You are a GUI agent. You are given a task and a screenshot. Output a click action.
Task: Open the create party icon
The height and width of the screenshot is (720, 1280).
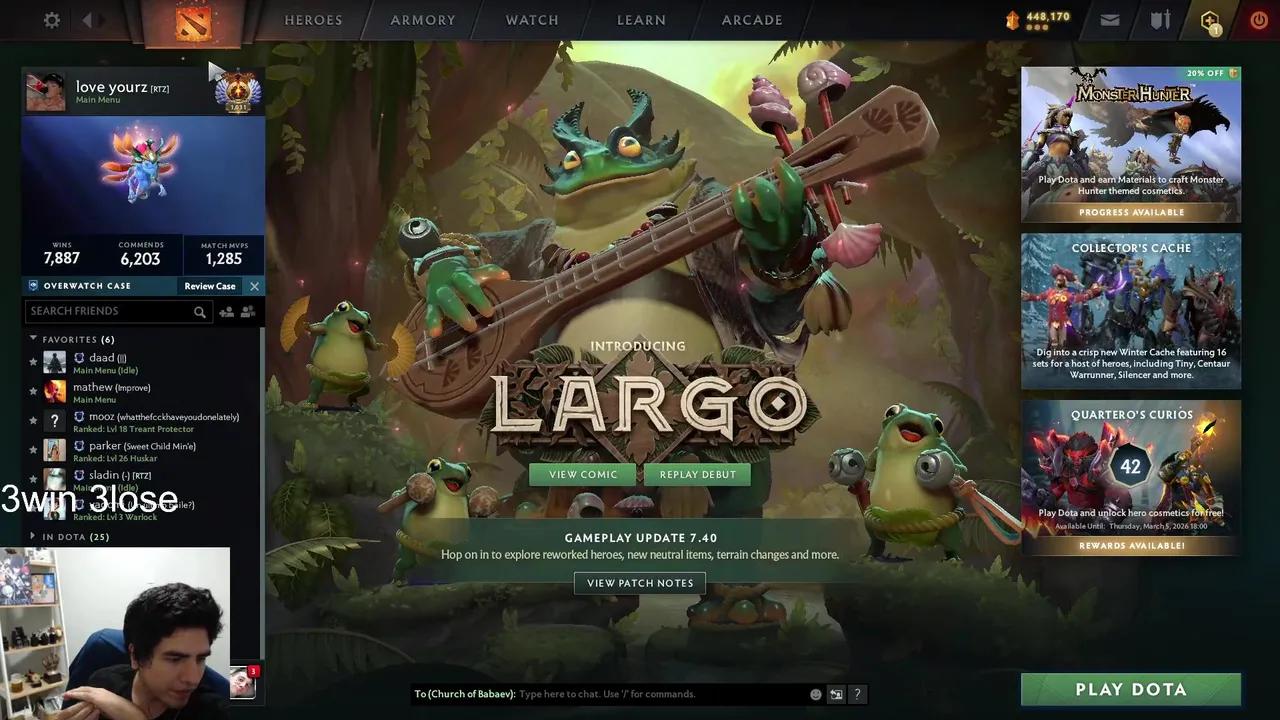[248, 311]
